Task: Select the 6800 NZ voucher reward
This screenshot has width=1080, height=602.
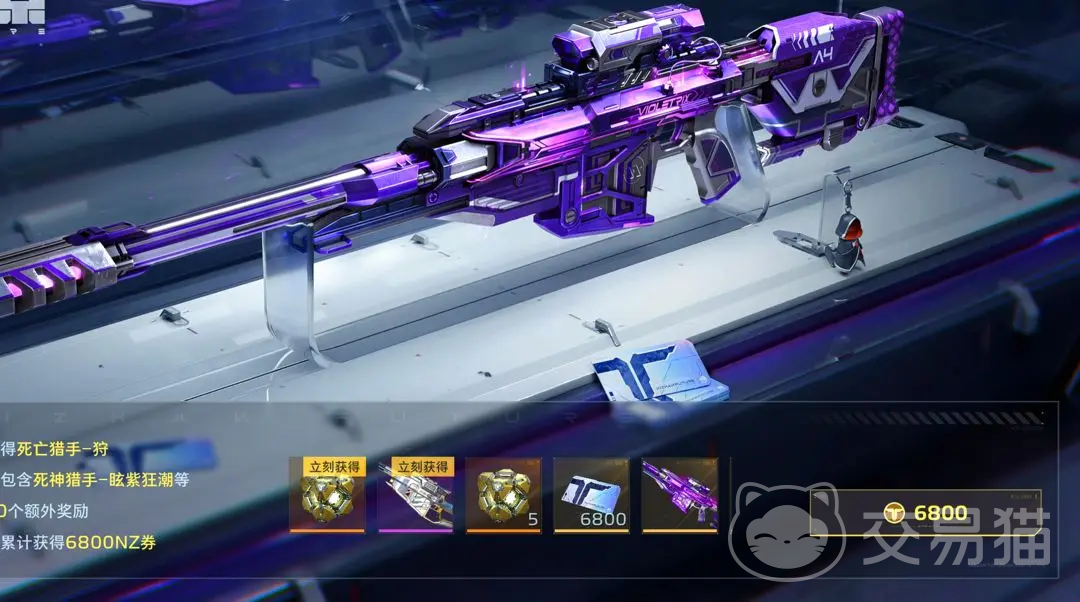Action: tap(591, 496)
